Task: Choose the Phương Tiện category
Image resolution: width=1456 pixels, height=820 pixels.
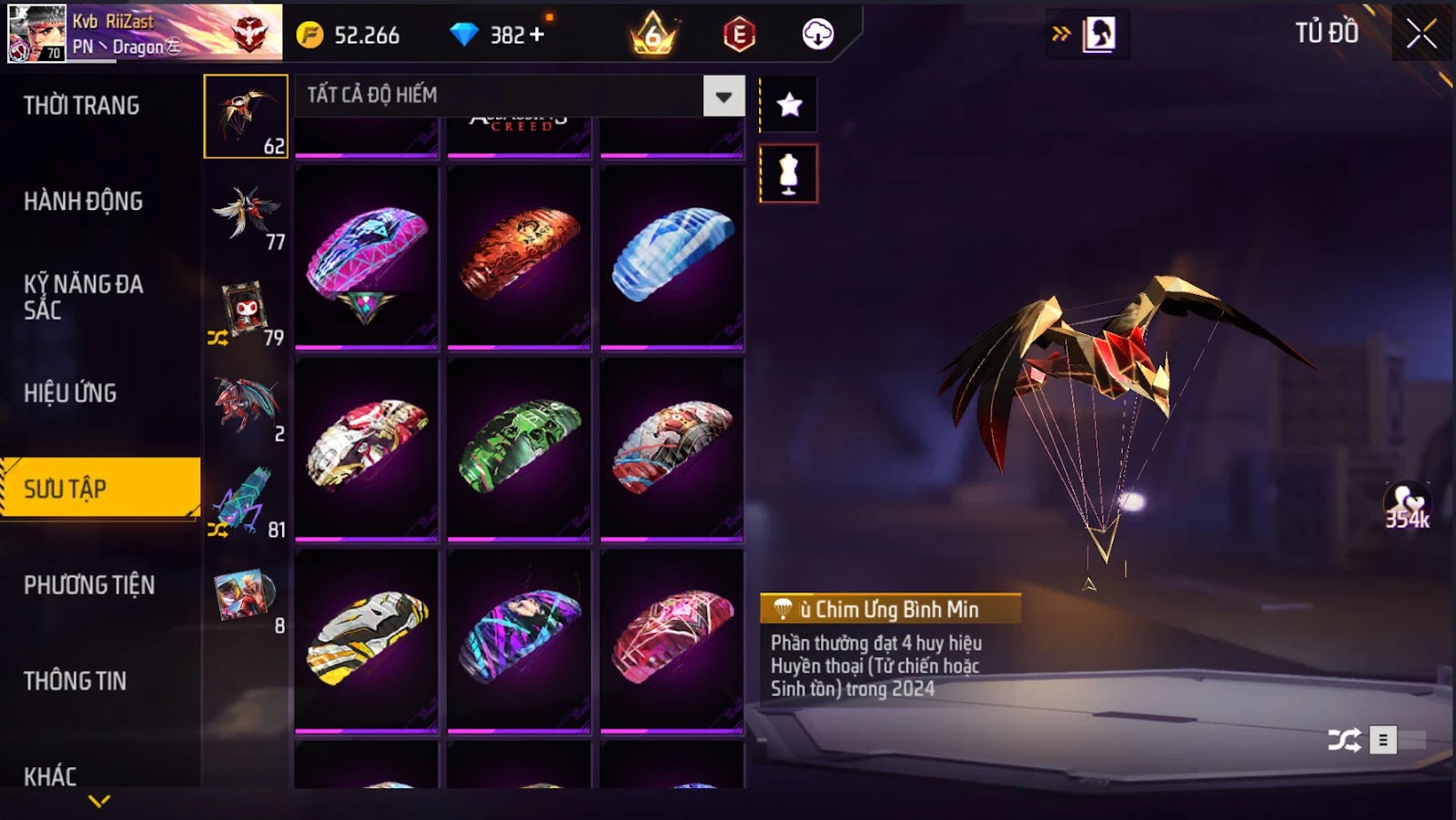Action: (x=89, y=585)
